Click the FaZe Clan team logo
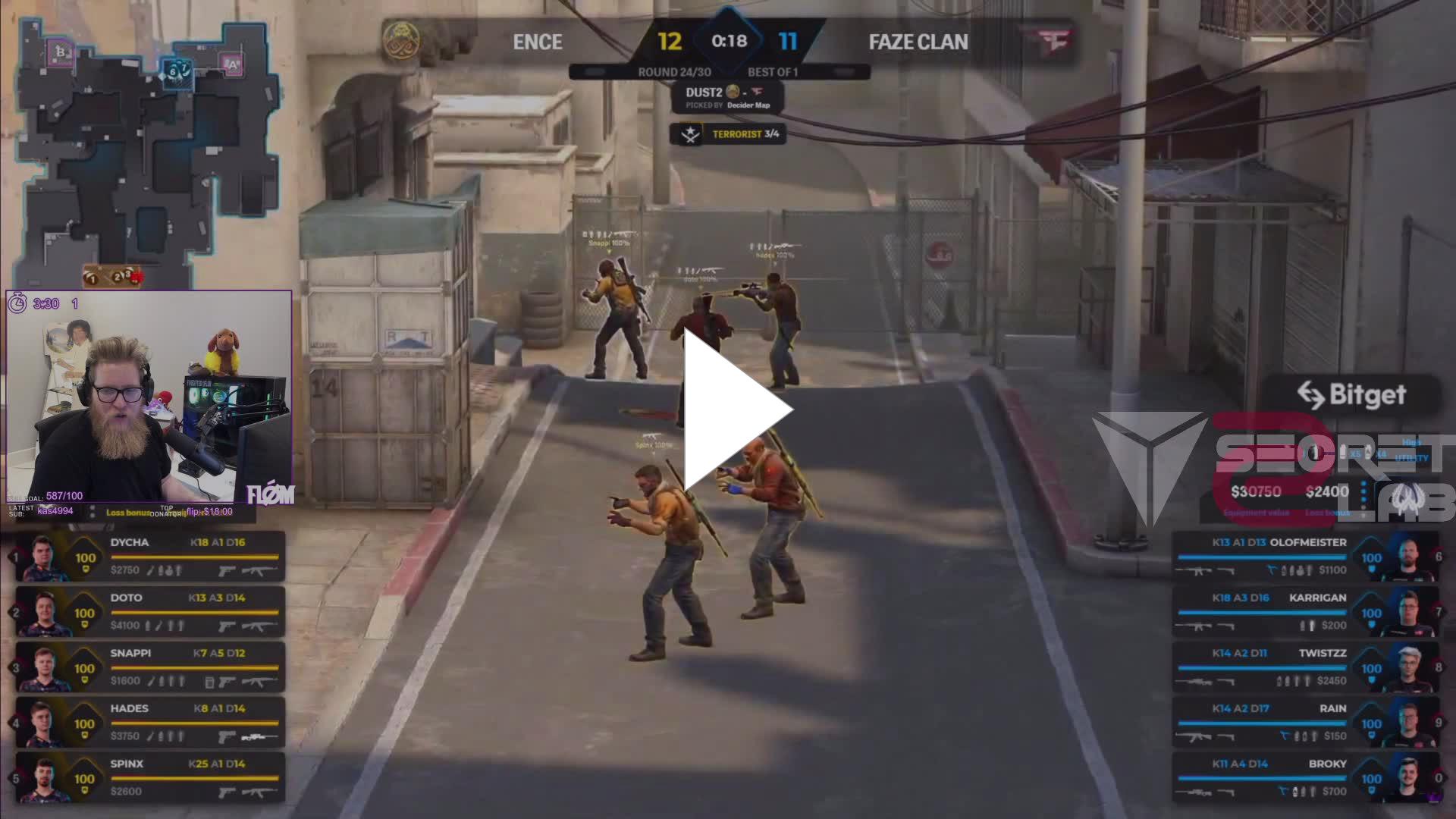The height and width of the screenshot is (819, 1456). click(x=1054, y=41)
